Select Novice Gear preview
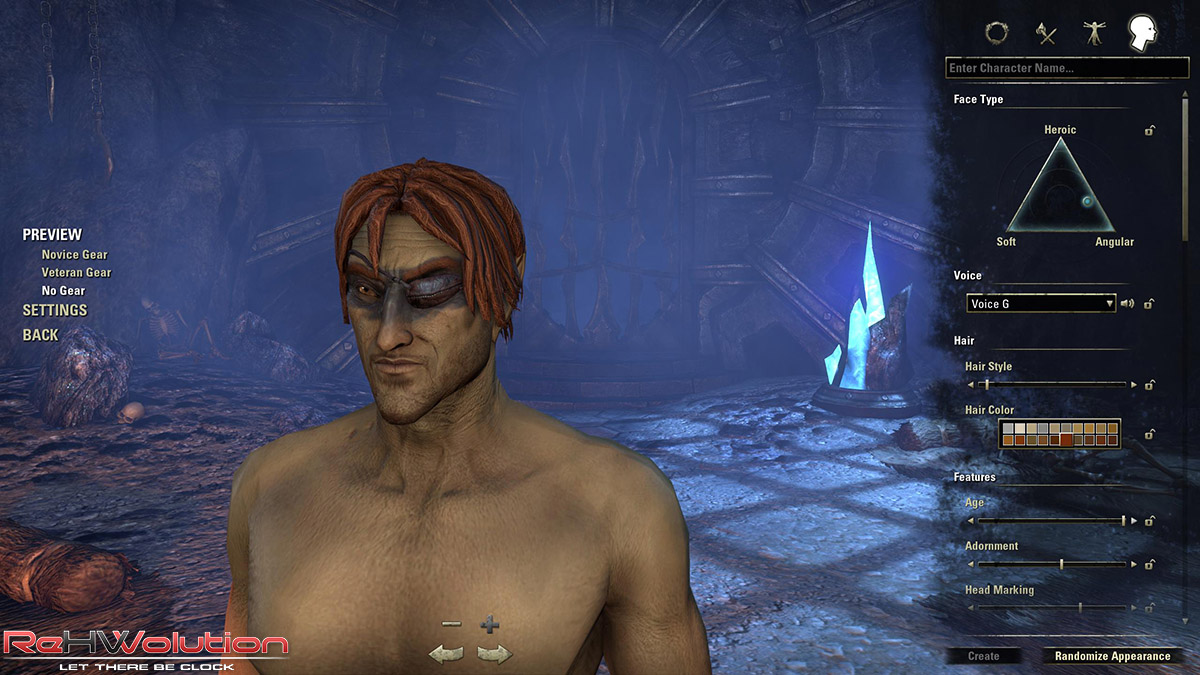Viewport: 1200px width, 675px height. pyautogui.click(x=74, y=255)
